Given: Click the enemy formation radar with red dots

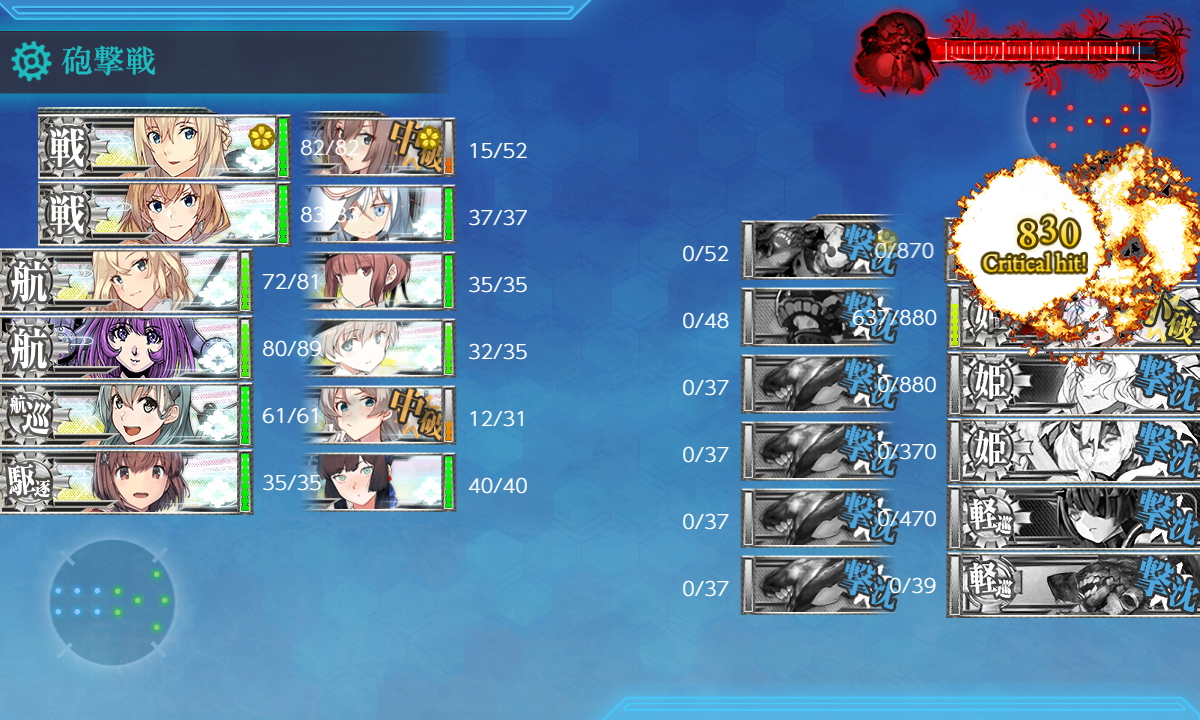Looking at the screenshot, I should click(x=1088, y=120).
